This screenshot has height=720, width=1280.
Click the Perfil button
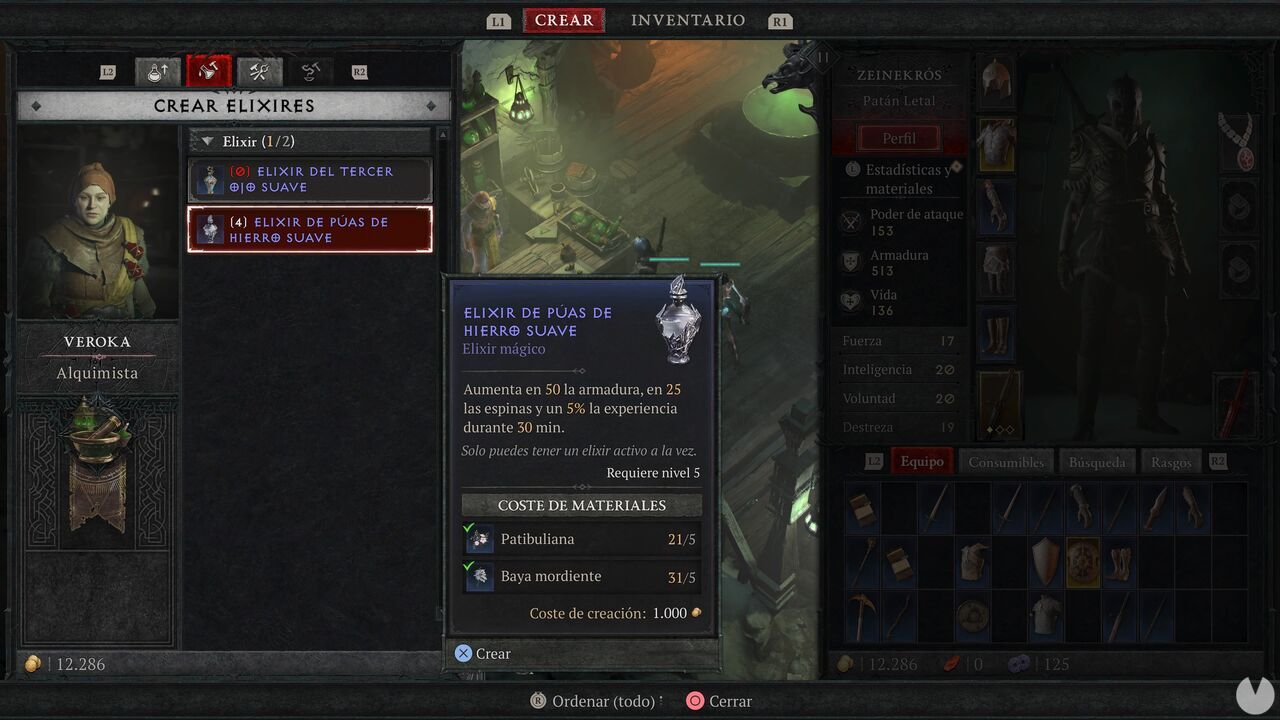899,138
